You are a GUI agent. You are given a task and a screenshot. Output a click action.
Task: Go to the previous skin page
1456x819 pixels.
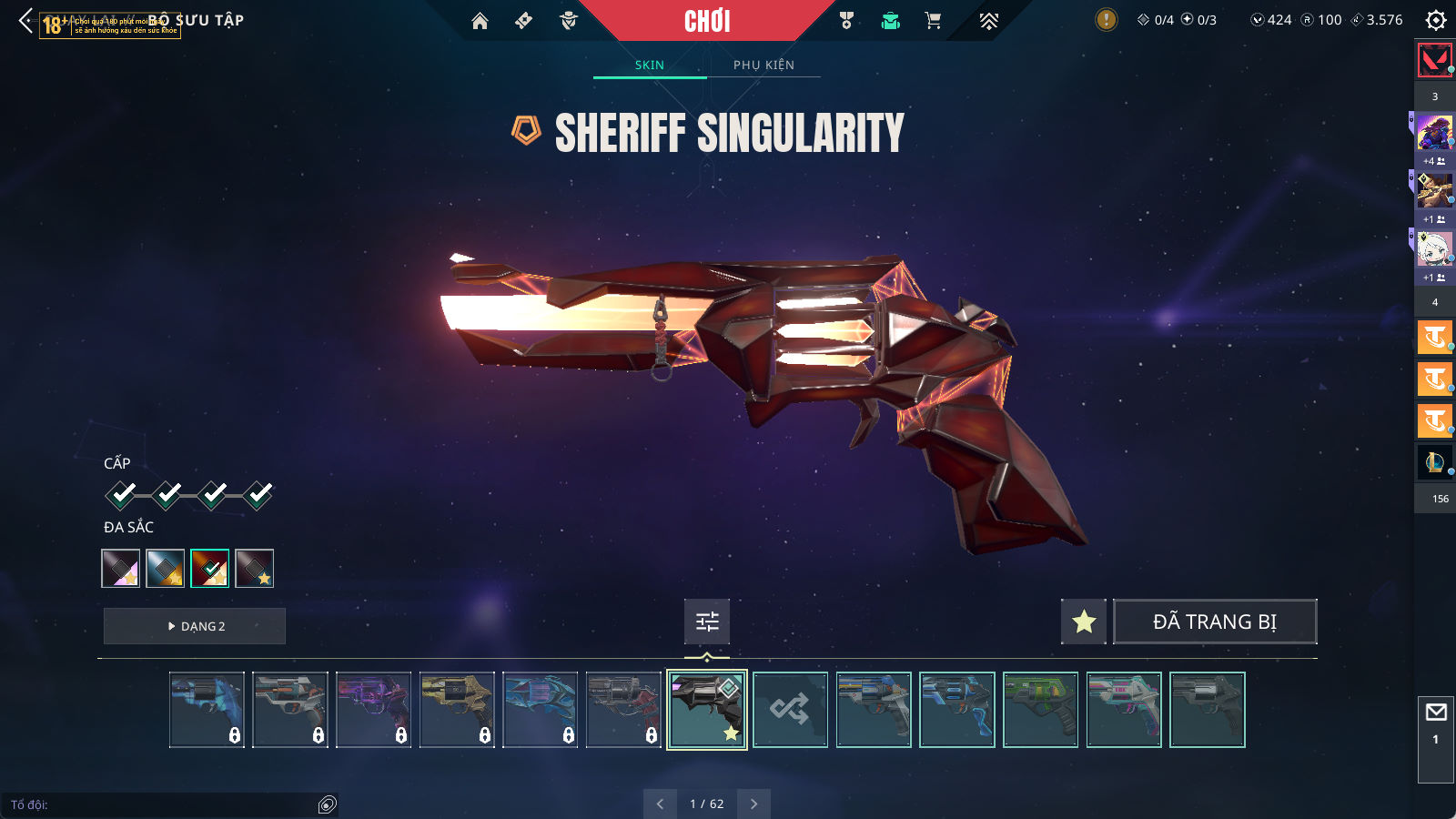coord(660,804)
